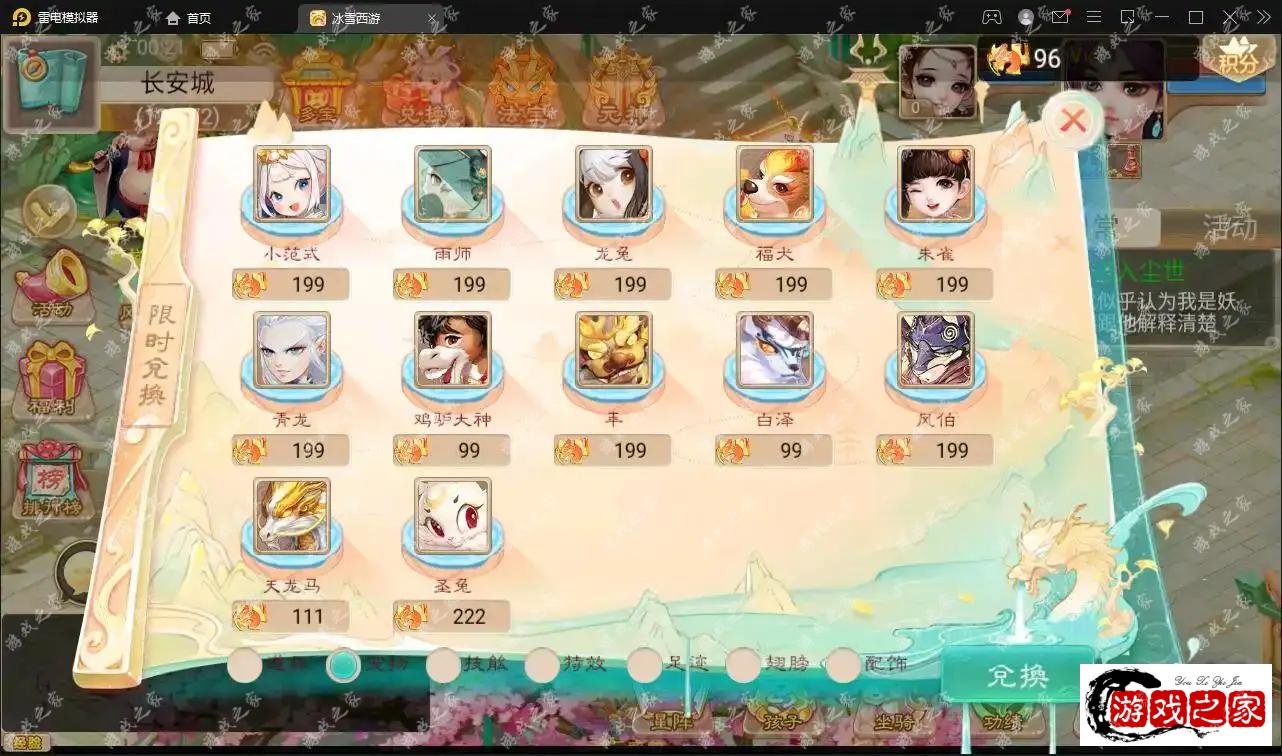The image size is (1282, 756).
Task: Choose the 白泽 pet portrait
Action: coord(774,350)
